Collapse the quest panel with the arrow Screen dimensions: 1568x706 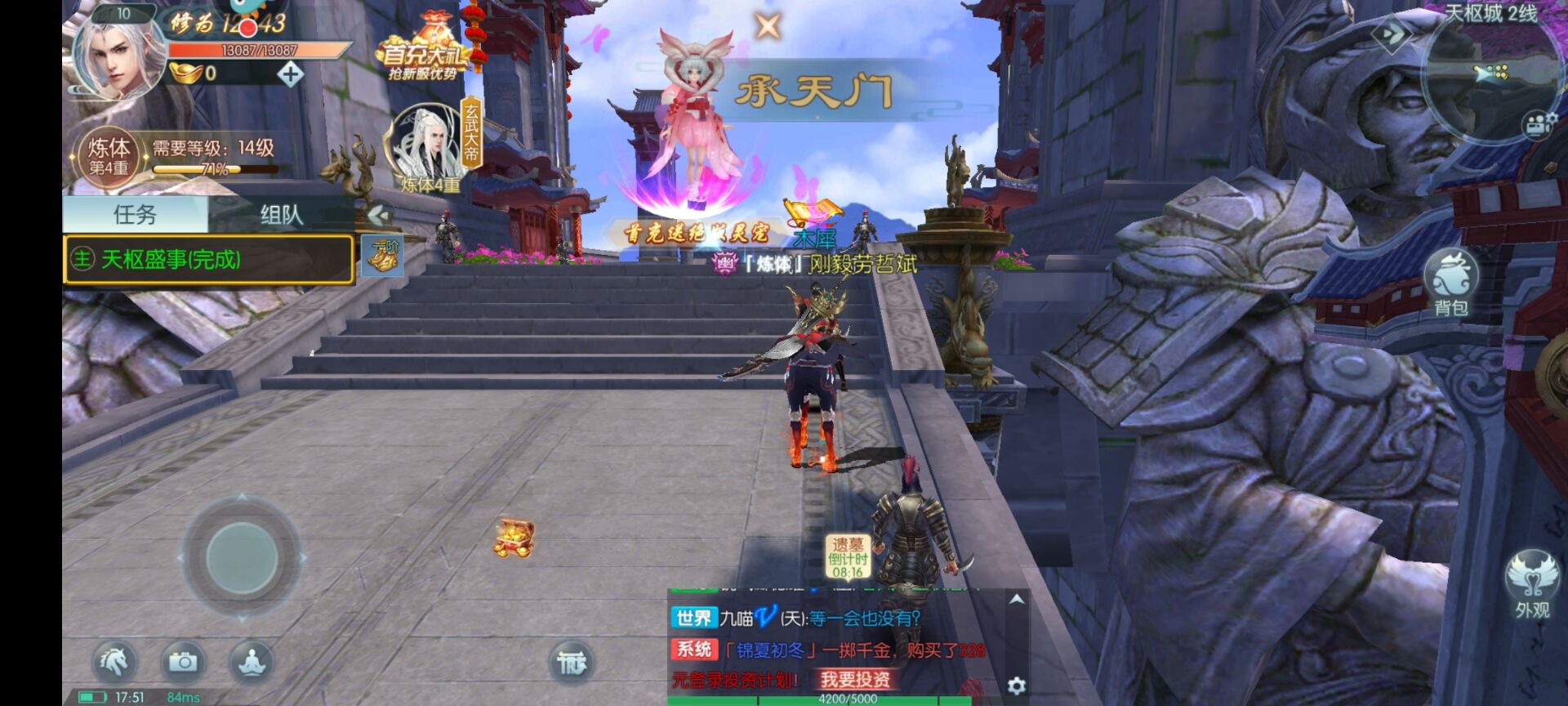pos(377,216)
